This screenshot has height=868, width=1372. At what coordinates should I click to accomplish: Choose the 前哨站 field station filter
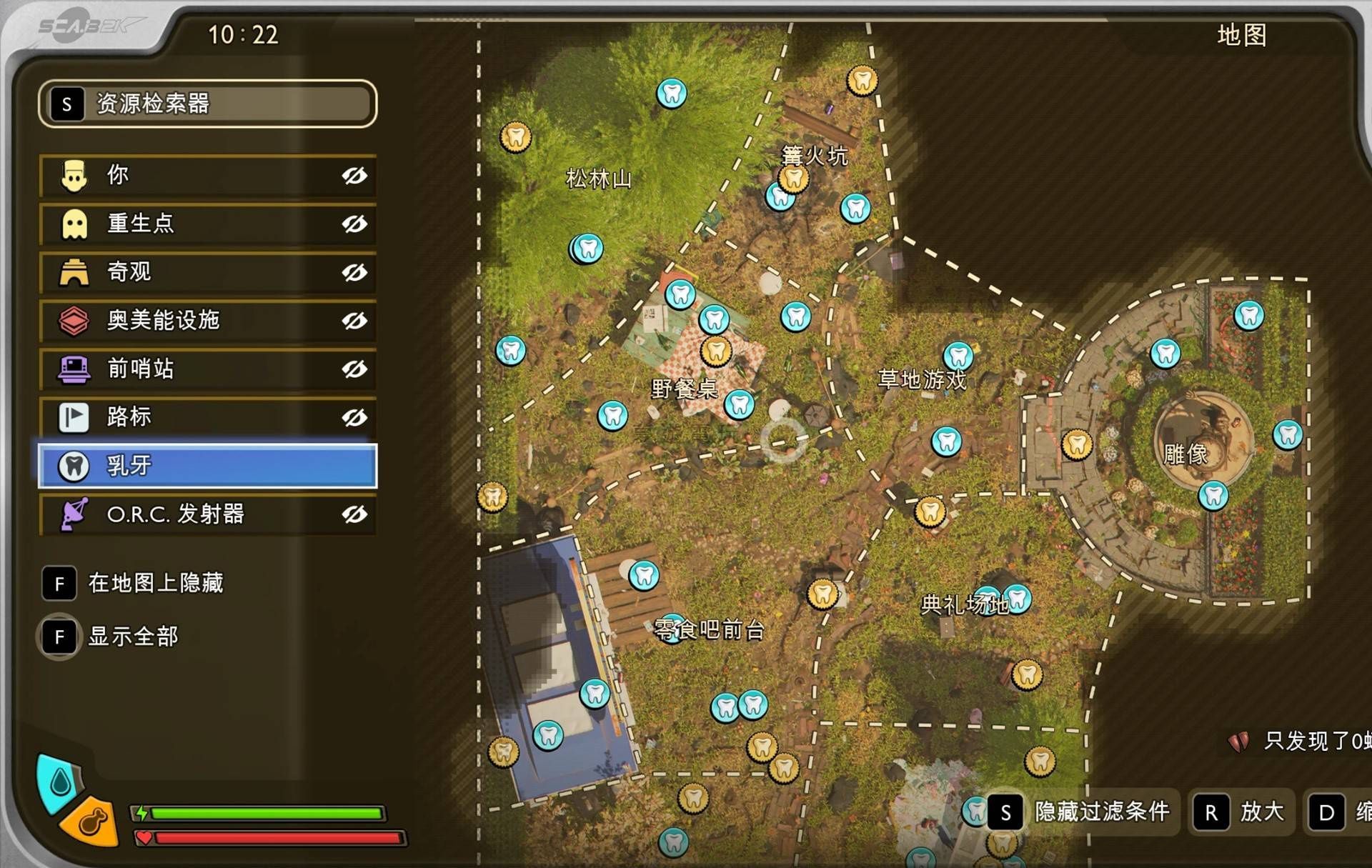tap(207, 369)
